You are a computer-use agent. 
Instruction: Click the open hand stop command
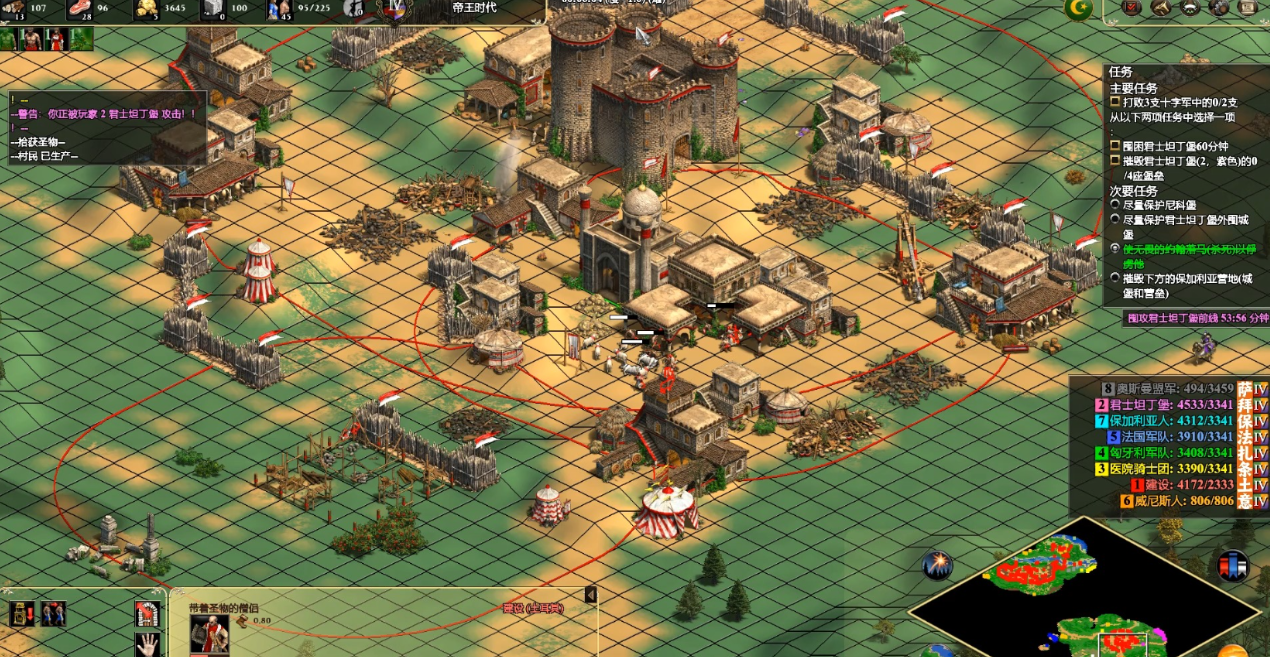coord(149,643)
